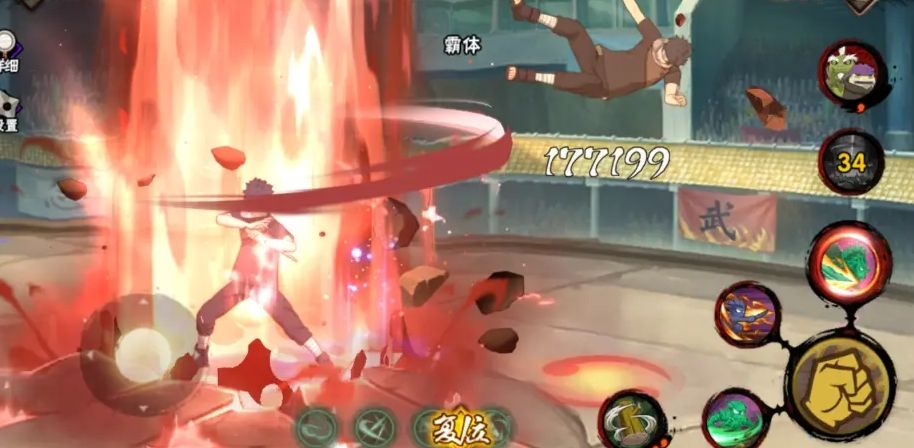The height and width of the screenshot is (448, 914).
Task: Tap the virtual joystick movement pad
Action: tap(139, 352)
